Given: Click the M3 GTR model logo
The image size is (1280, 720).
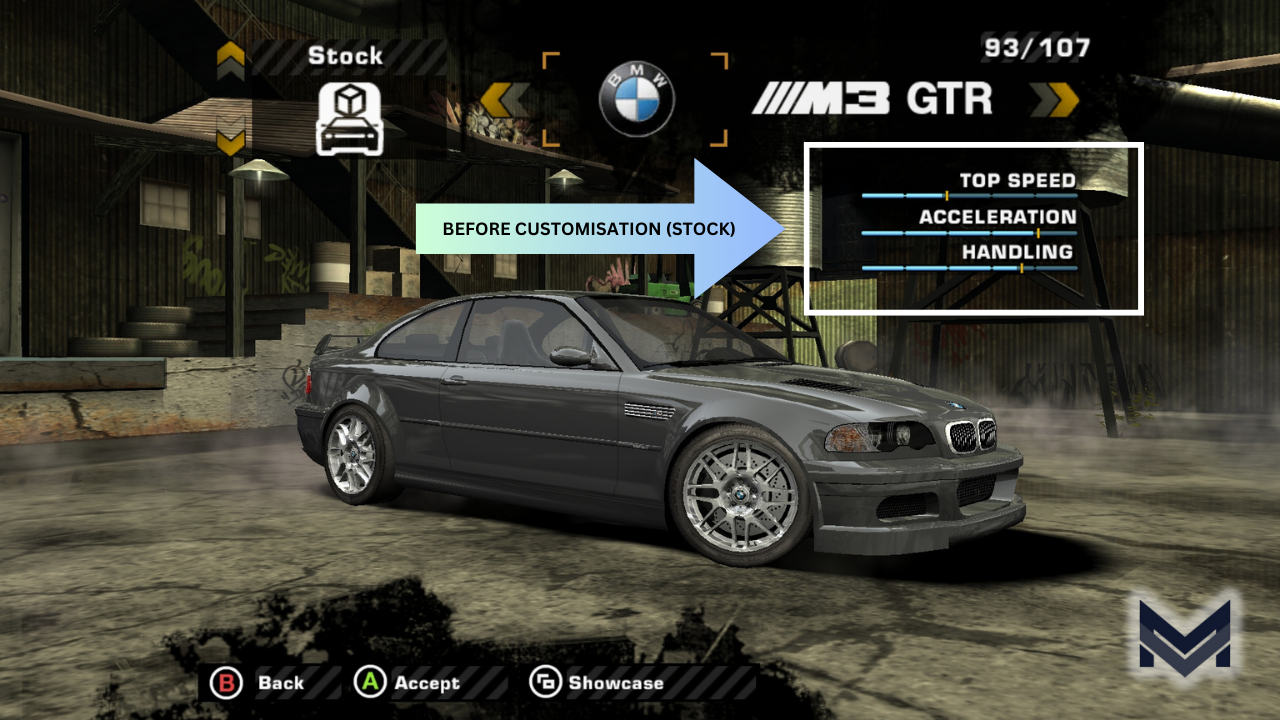Looking at the screenshot, I should coord(870,98).
